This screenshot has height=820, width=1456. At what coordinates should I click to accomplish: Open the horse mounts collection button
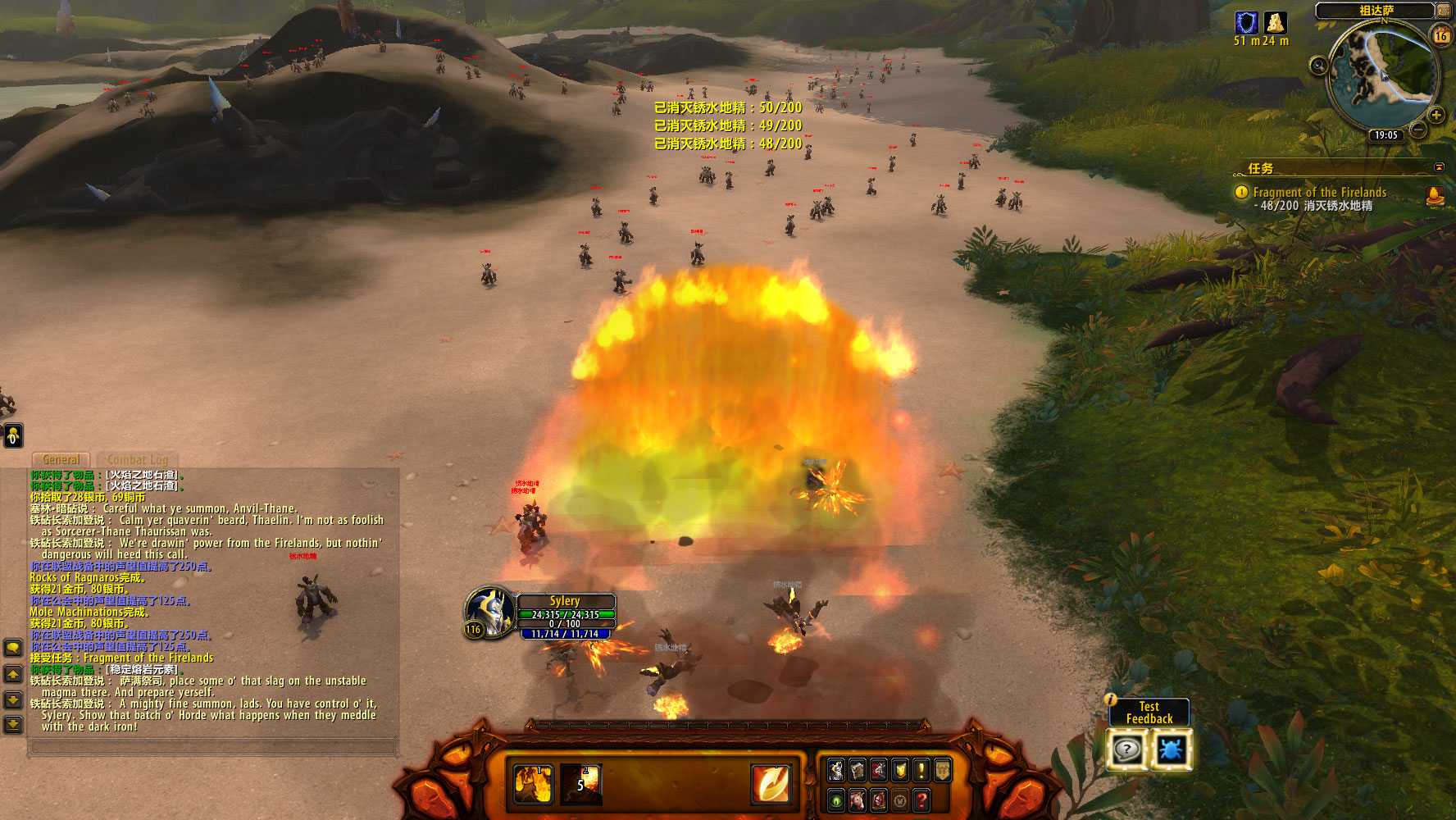point(857,799)
